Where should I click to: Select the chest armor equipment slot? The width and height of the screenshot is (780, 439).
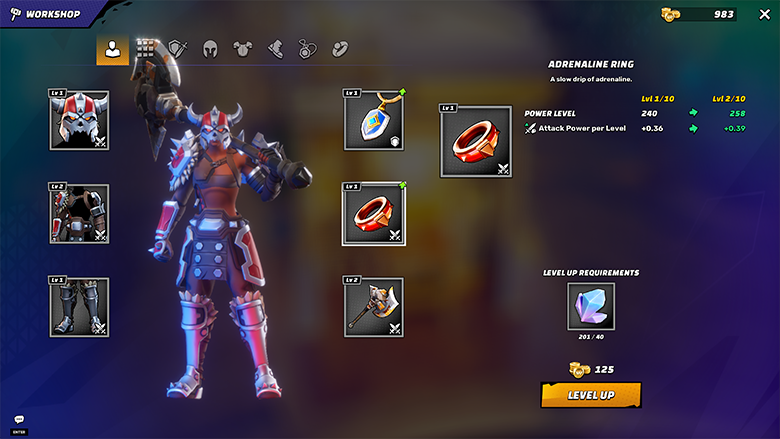click(79, 212)
